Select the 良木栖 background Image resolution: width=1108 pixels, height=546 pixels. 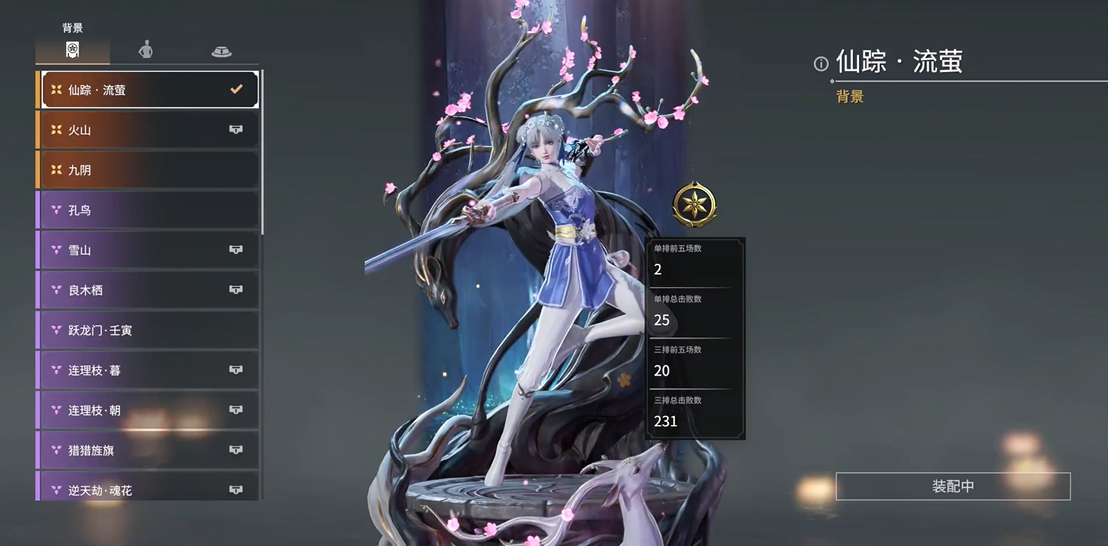tap(148, 290)
